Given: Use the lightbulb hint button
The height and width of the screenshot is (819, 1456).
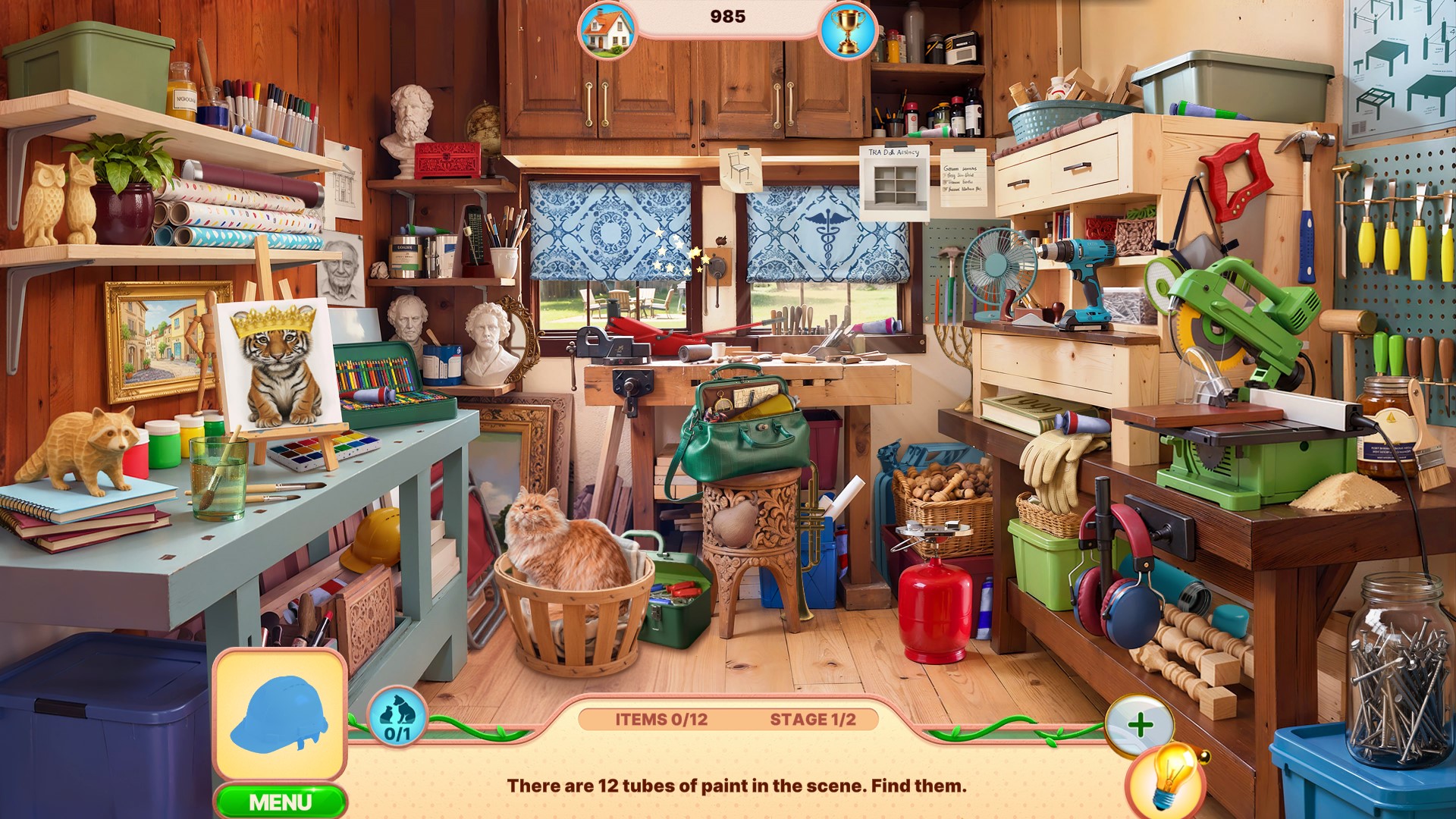Looking at the screenshot, I should (1166, 778).
